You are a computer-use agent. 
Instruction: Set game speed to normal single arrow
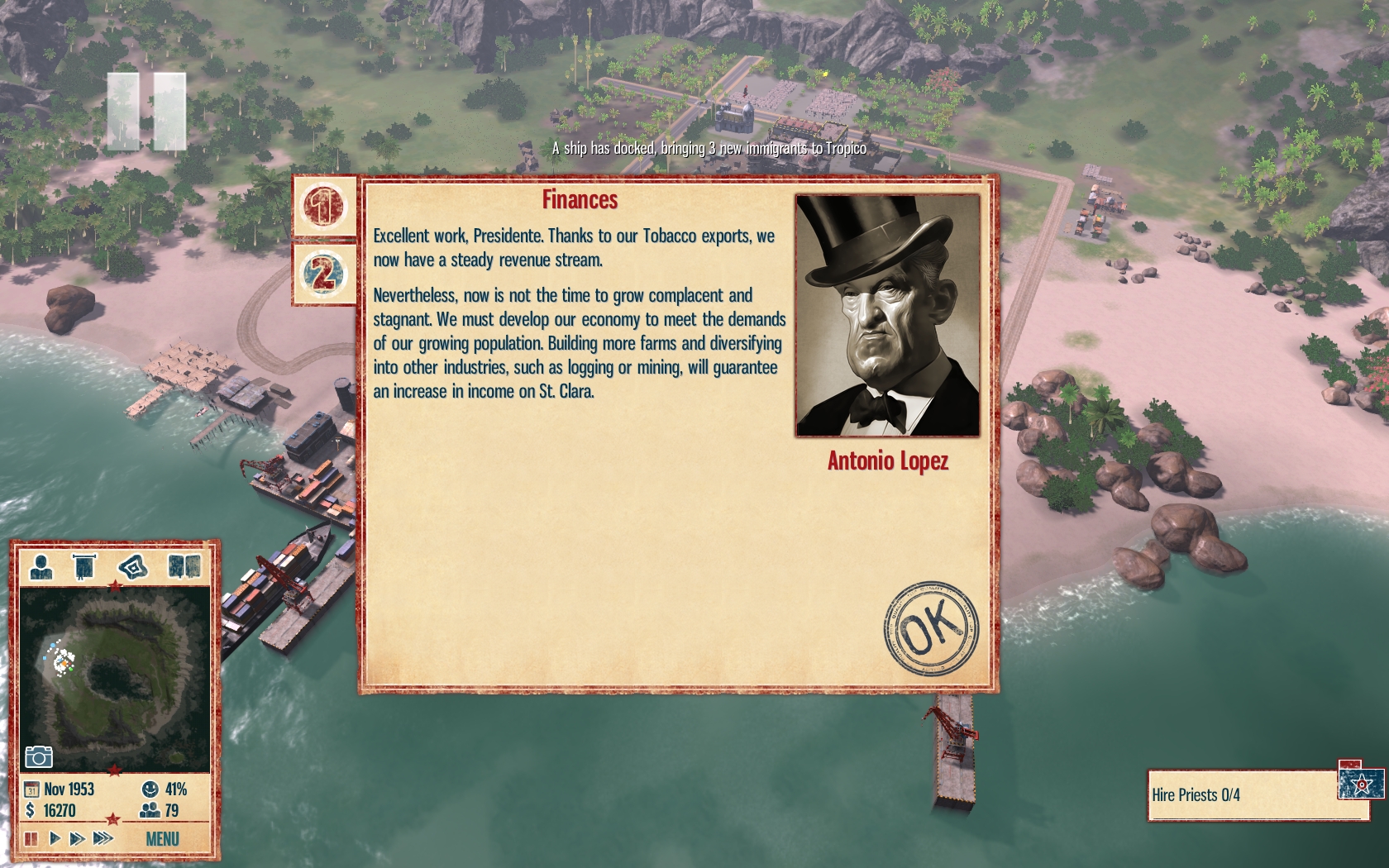55,839
